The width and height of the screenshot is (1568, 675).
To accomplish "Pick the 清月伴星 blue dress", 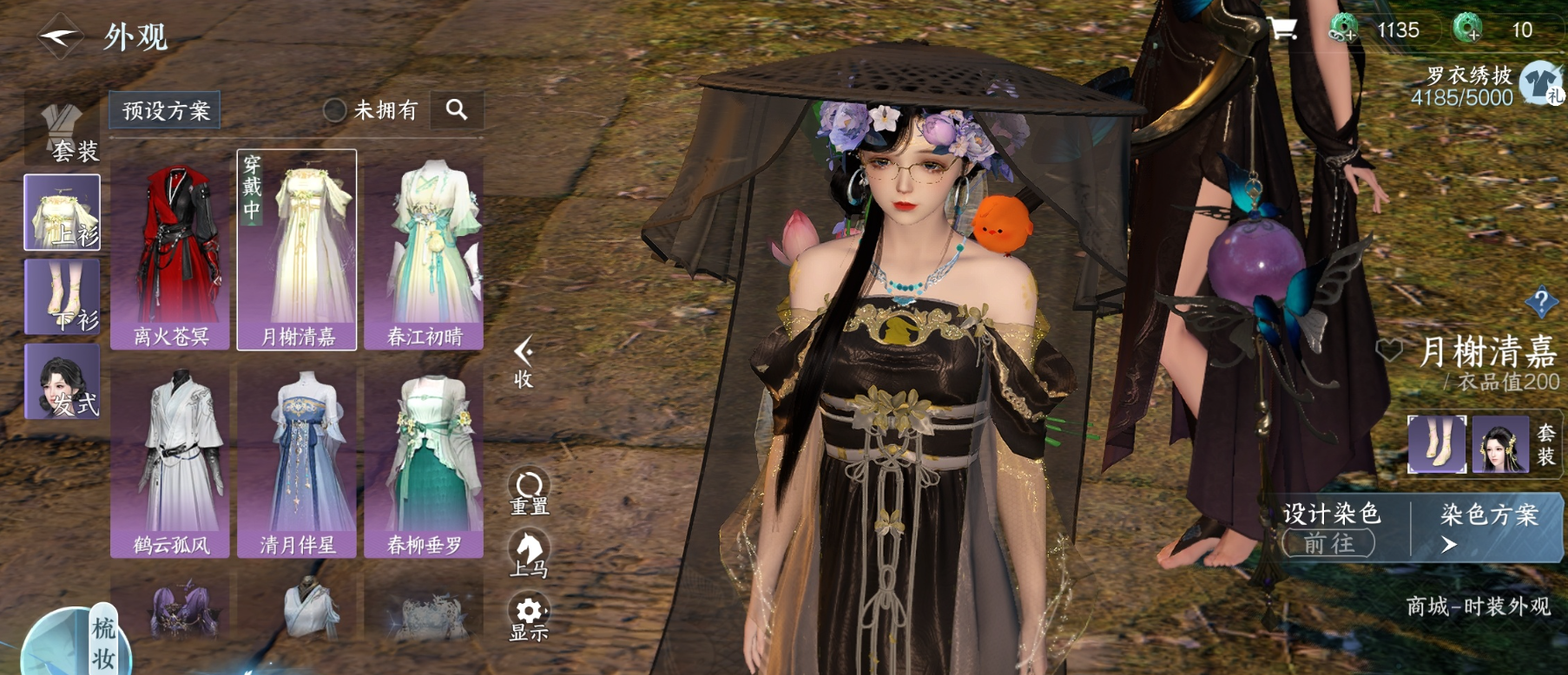I will click(297, 460).
